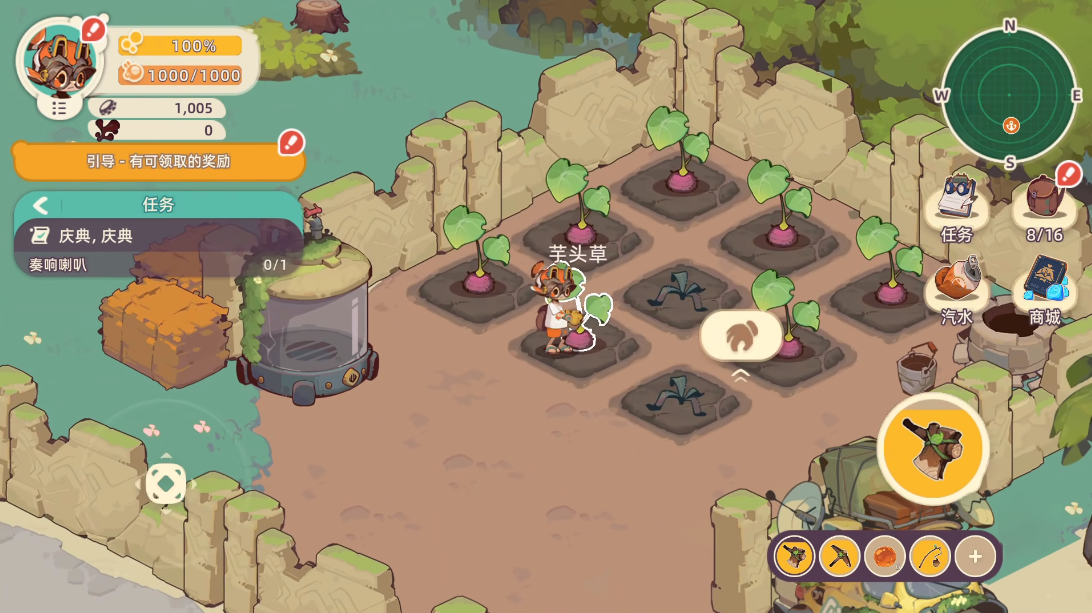
Task: Open the 商城 shop
Action: point(1044,289)
